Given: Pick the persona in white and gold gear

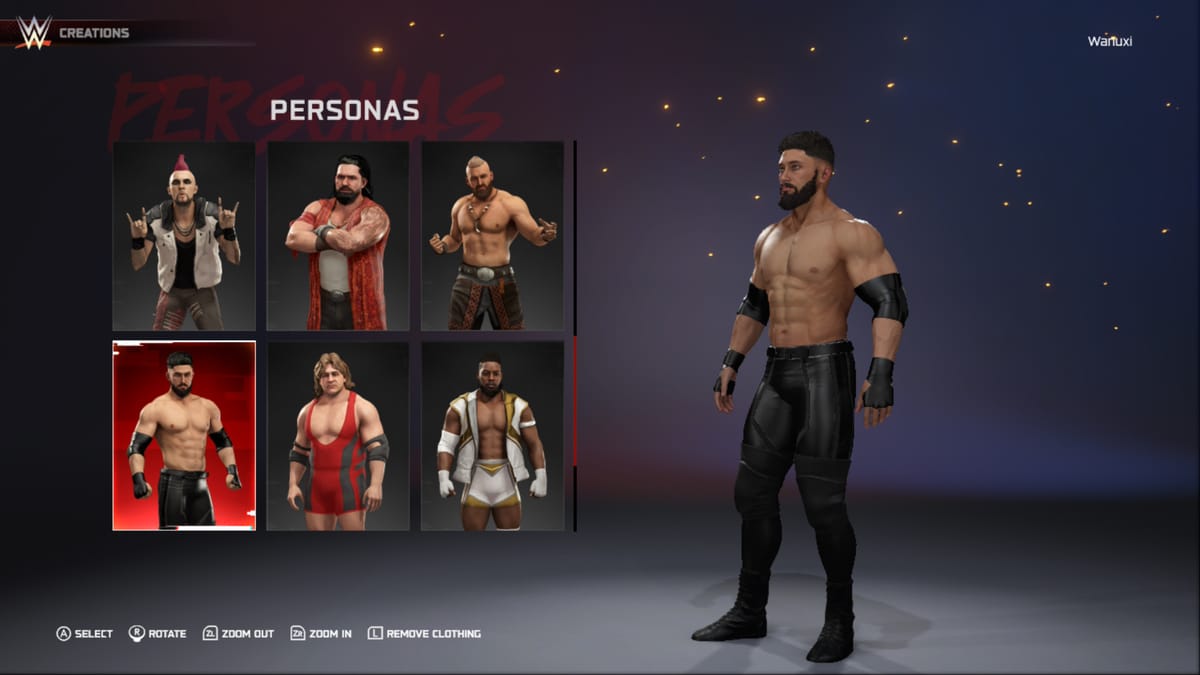Looking at the screenshot, I should coord(492,436).
